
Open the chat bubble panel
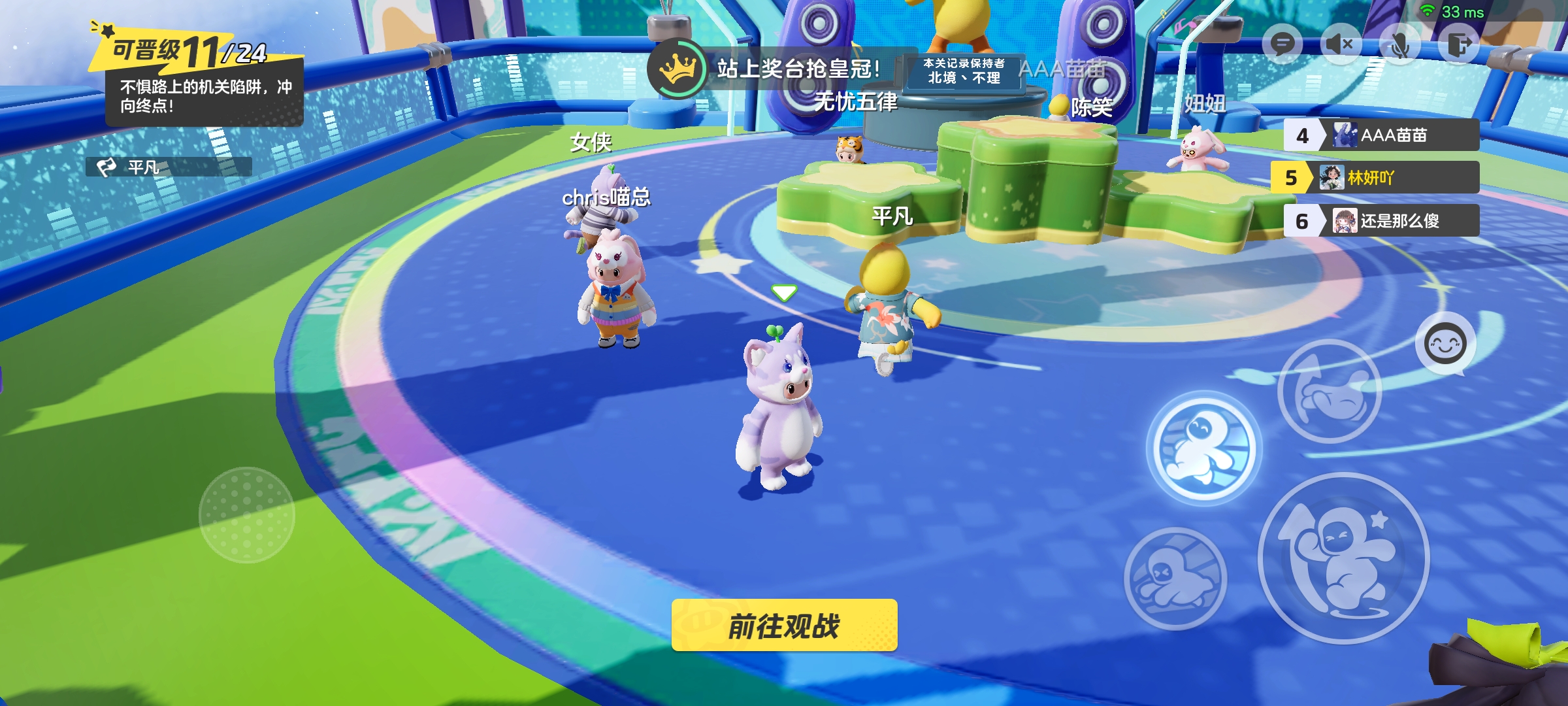click(x=1282, y=44)
